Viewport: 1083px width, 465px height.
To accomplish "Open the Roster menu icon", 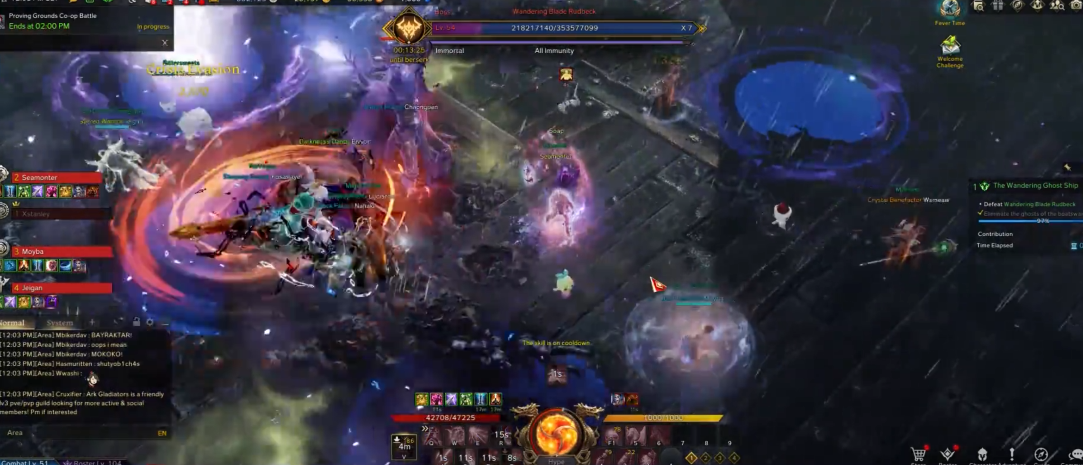I will tap(948, 455).
